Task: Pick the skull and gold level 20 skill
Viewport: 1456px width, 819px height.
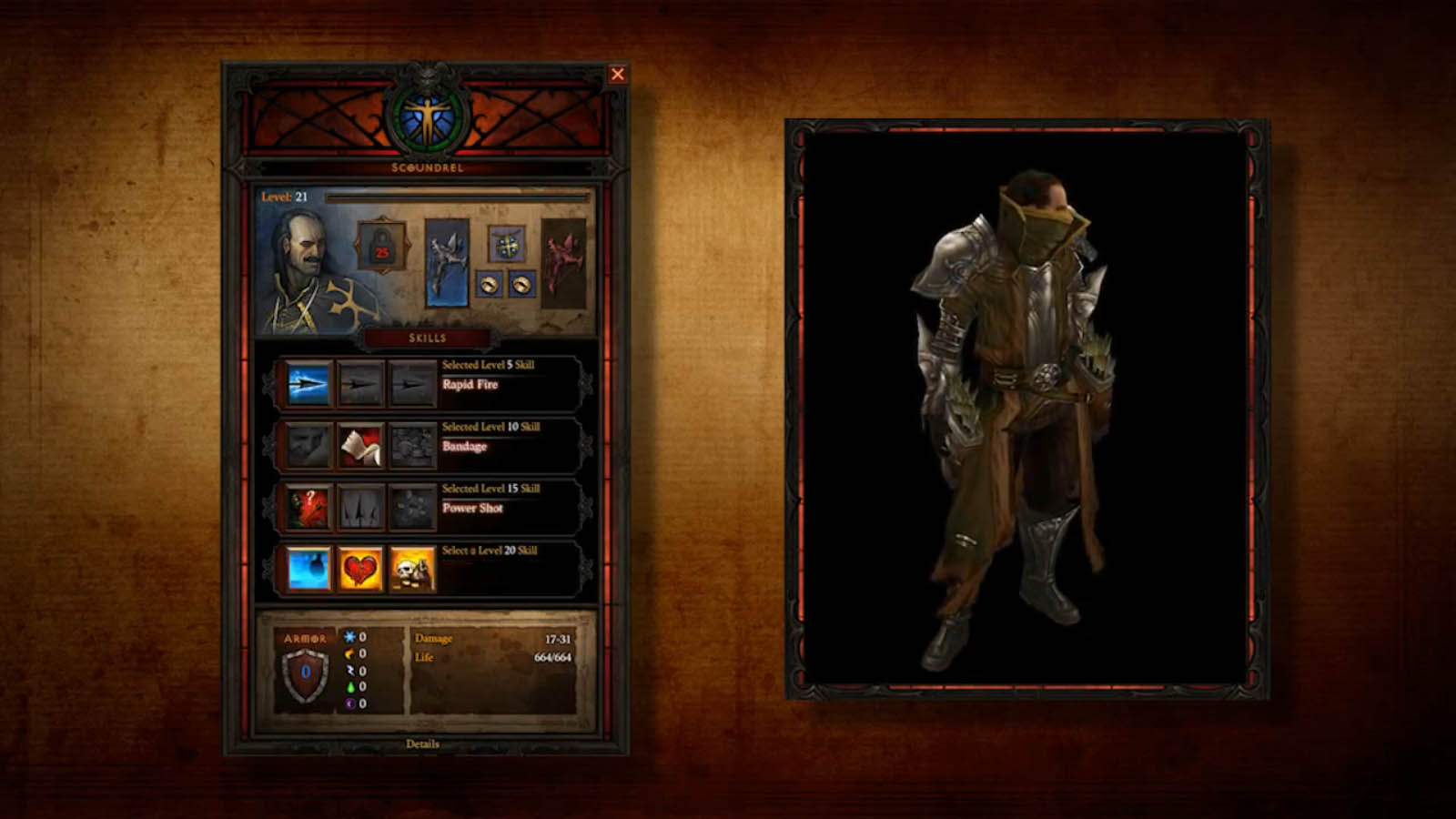Action: [412, 569]
